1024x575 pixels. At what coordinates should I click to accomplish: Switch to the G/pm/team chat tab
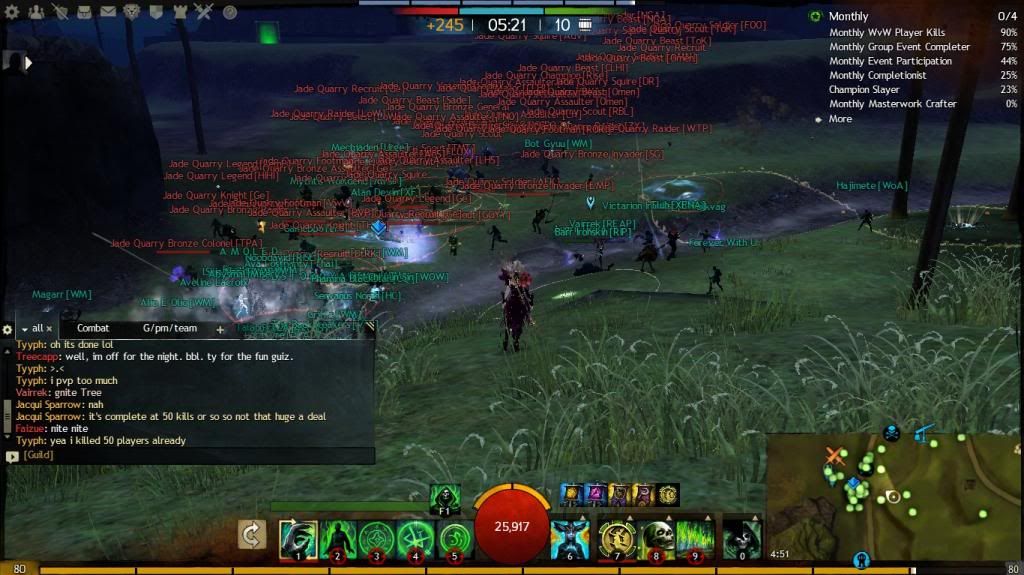click(x=169, y=328)
